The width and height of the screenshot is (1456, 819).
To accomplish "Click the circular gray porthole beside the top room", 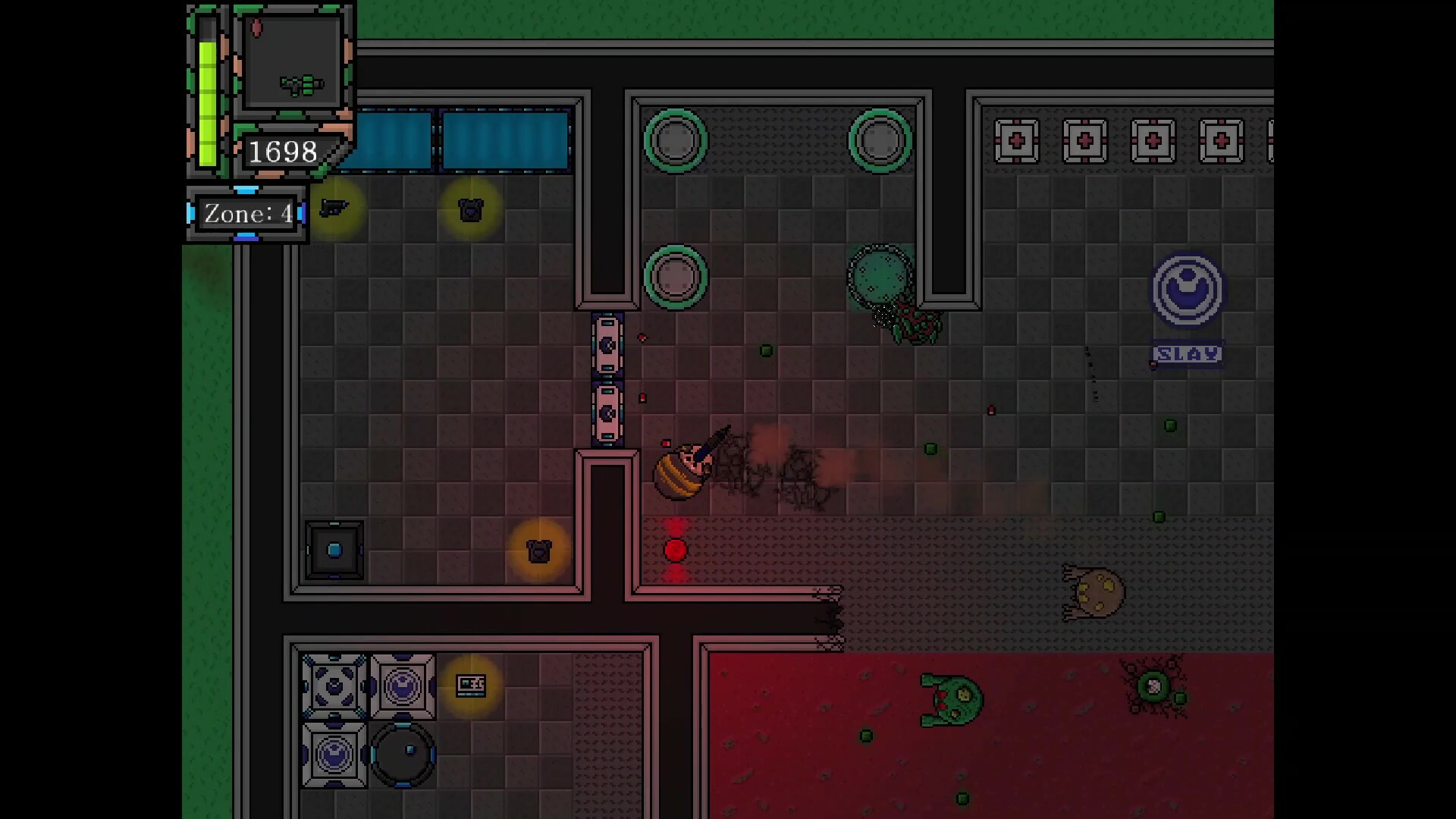I will pyautogui.click(x=676, y=140).
